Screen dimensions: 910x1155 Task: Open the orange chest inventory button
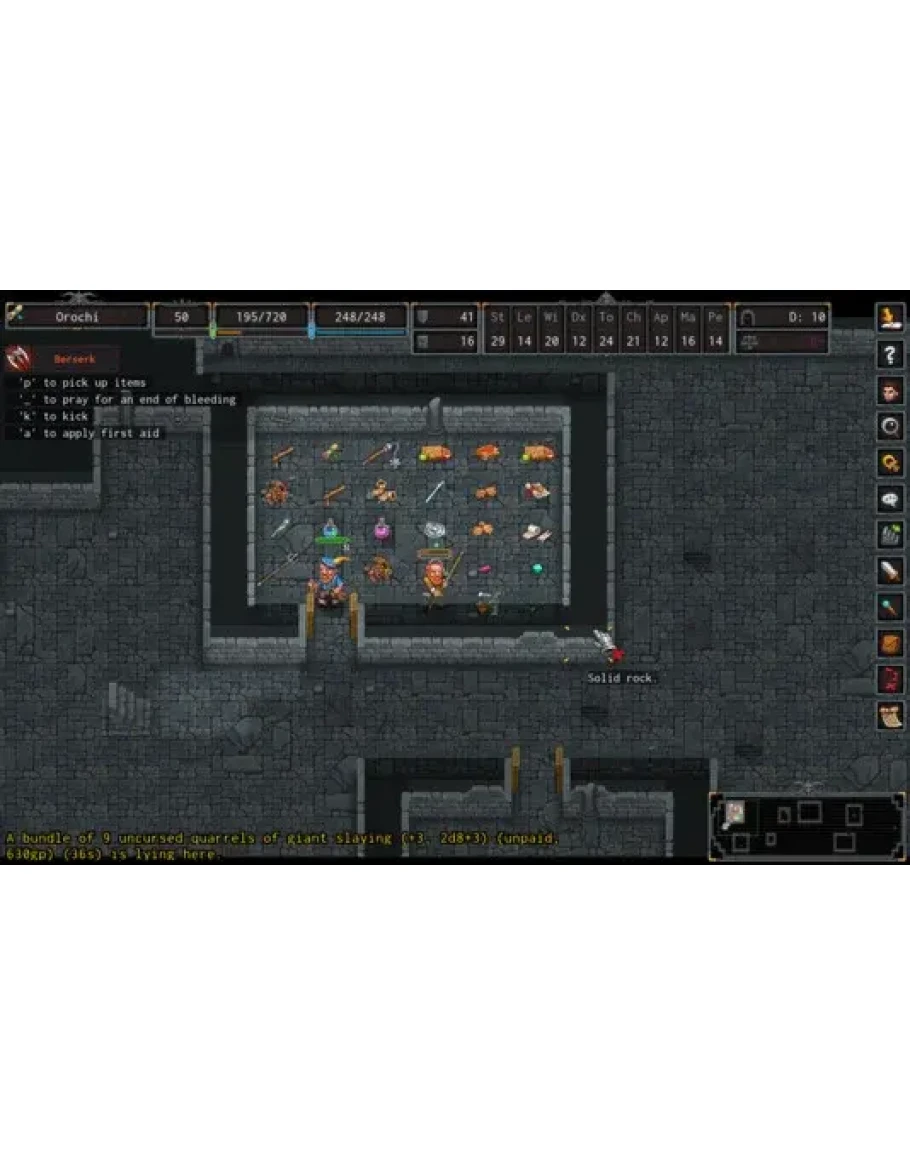890,643
